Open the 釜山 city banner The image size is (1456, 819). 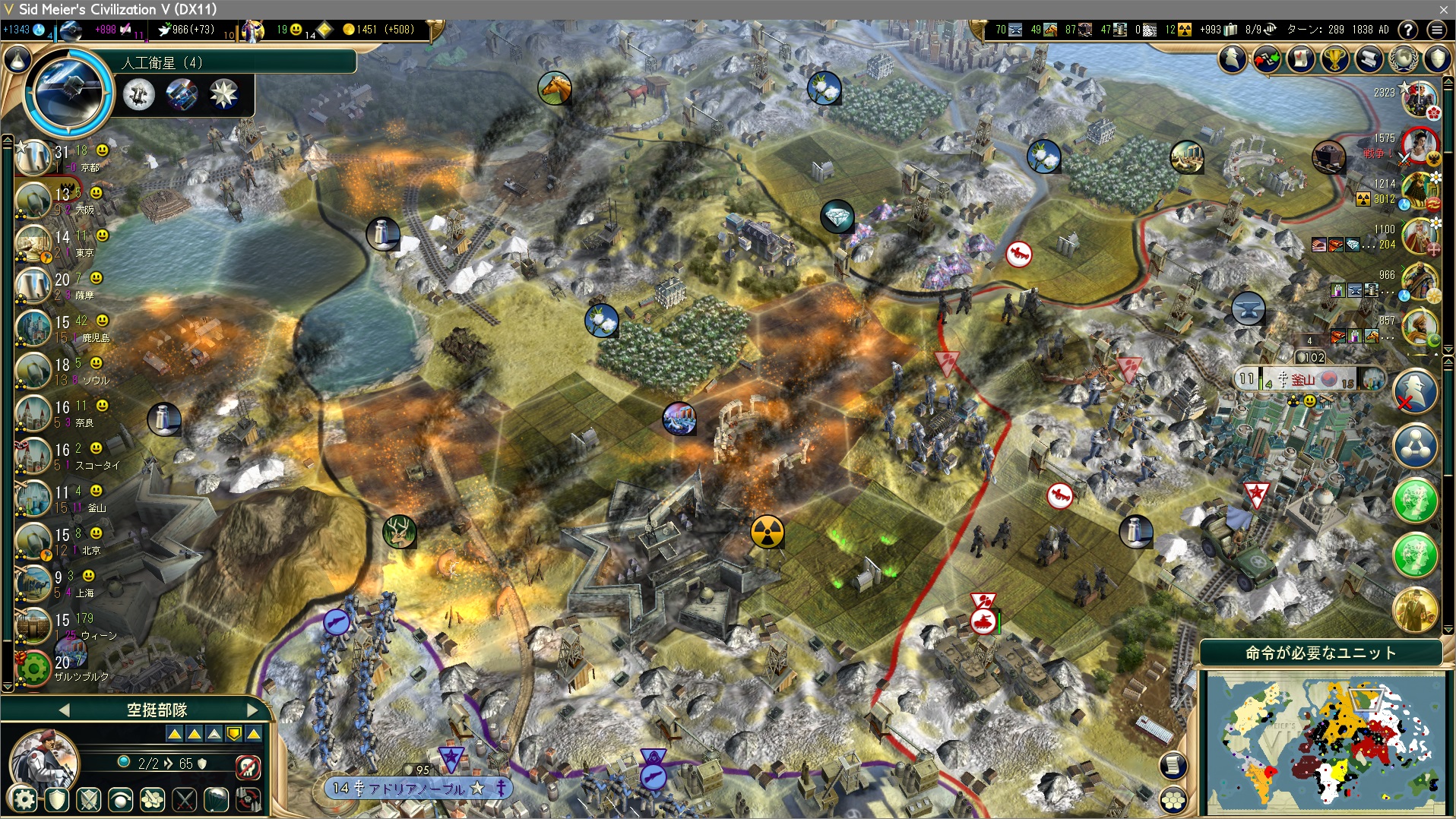[x=1304, y=379]
